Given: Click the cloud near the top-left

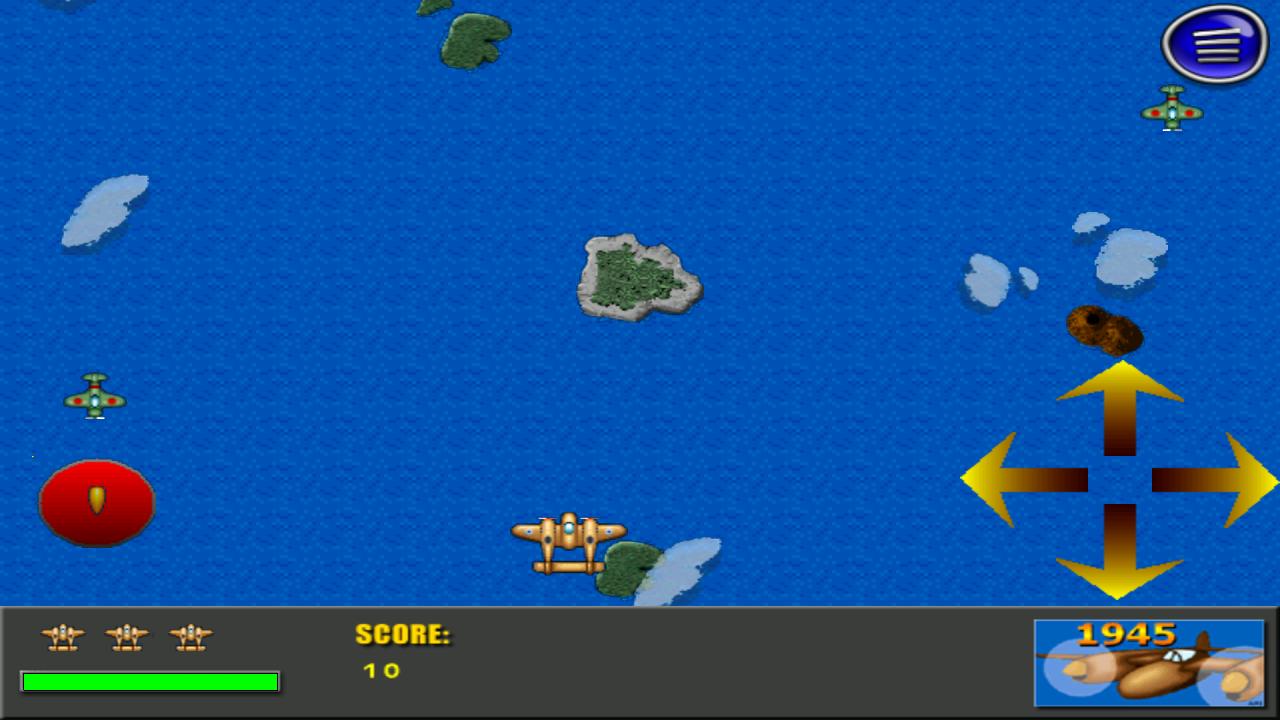Looking at the screenshot, I should (105, 210).
